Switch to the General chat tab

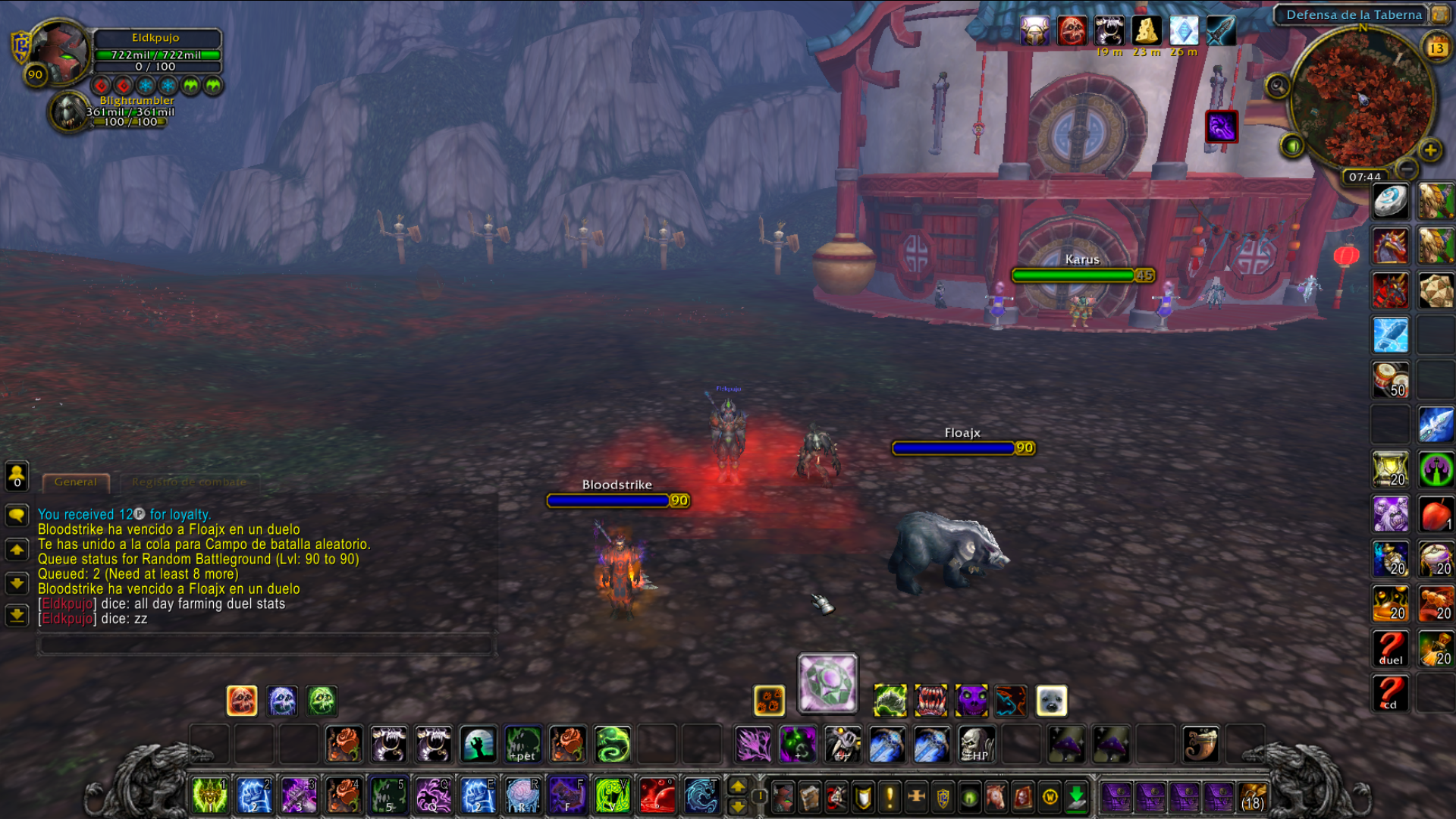coord(76,482)
